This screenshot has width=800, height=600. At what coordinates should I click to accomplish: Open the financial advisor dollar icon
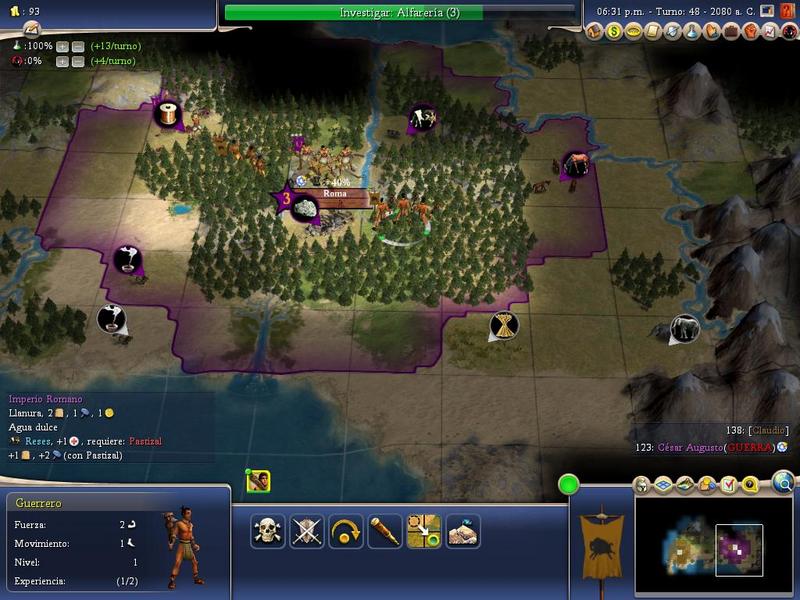click(x=614, y=32)
